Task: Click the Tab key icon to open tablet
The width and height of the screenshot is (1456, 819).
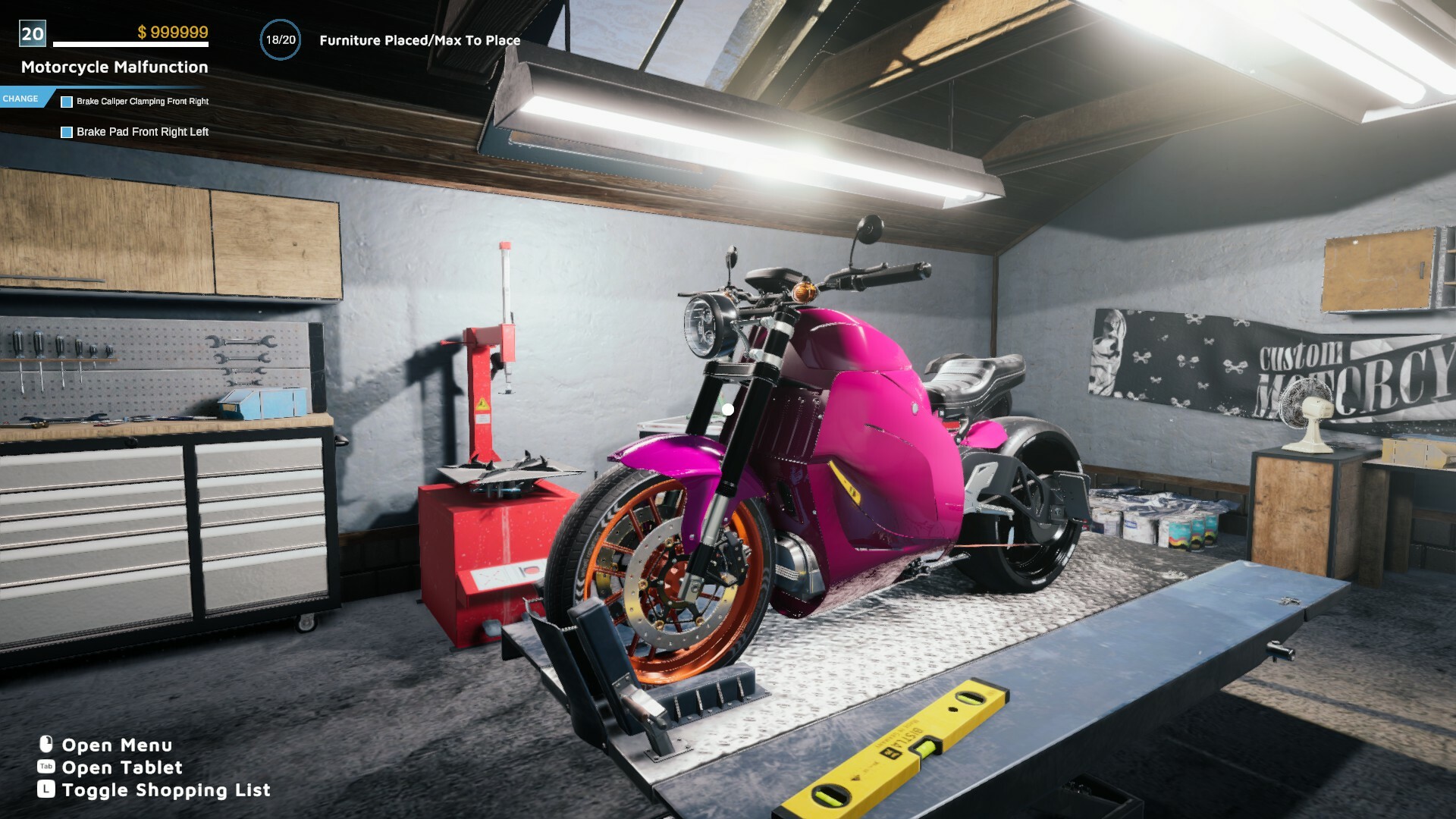Action: [46, 767]
